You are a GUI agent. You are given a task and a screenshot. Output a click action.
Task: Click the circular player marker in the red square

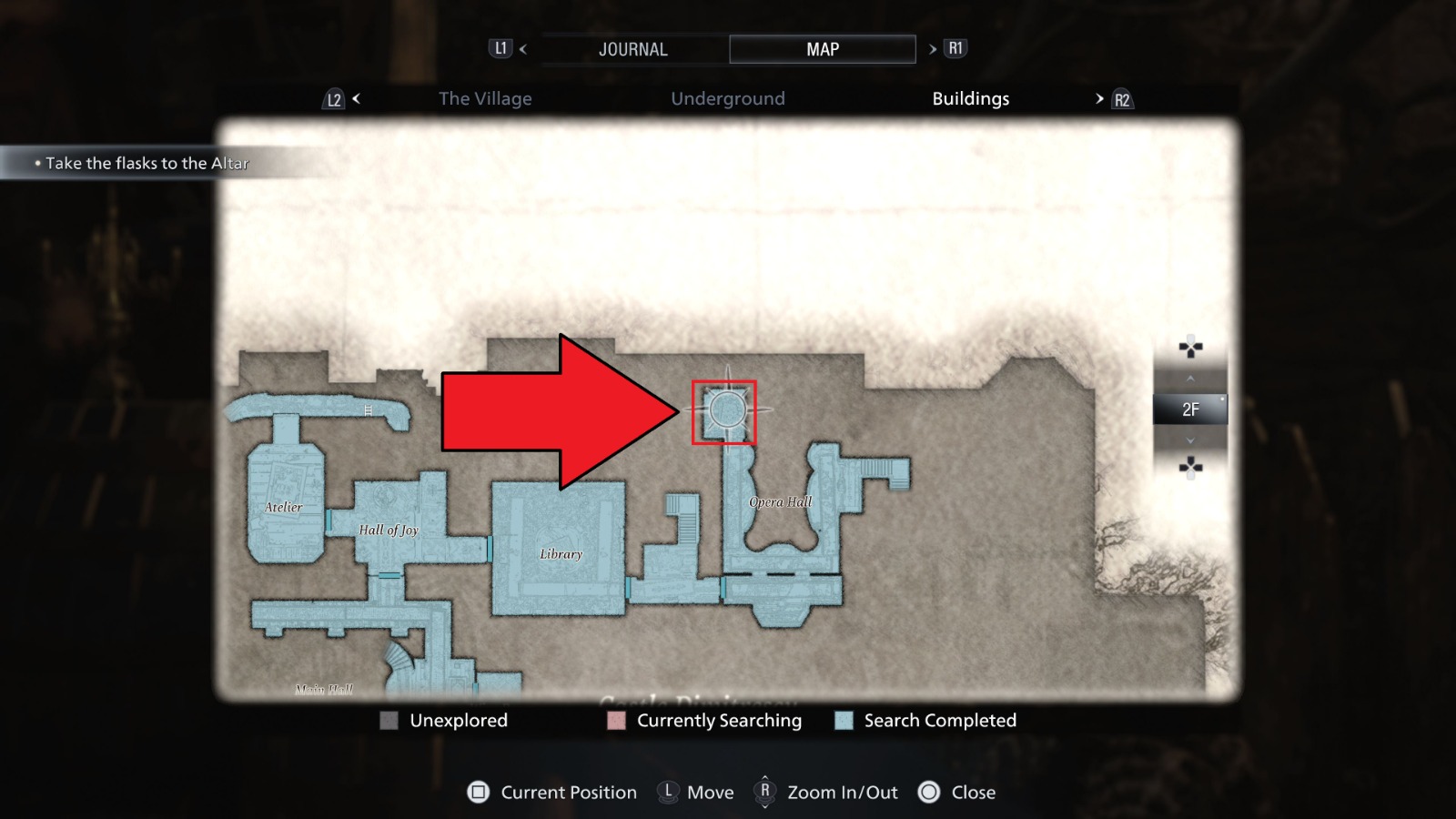pos(725,409)
